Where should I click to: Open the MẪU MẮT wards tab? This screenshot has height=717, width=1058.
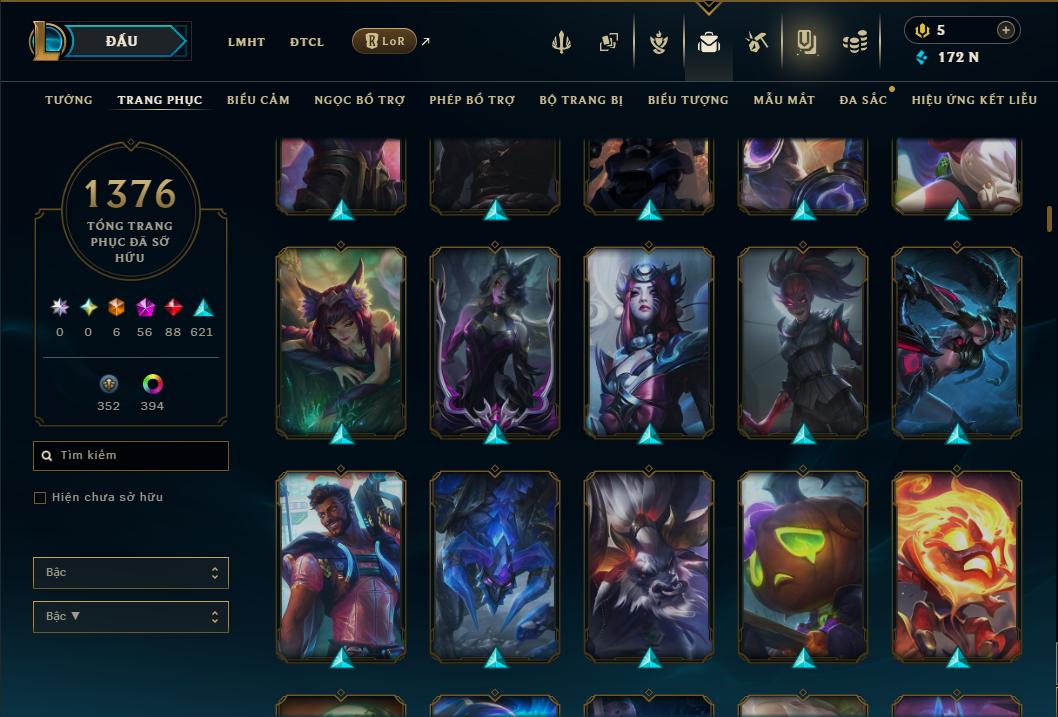coord(784,100)
